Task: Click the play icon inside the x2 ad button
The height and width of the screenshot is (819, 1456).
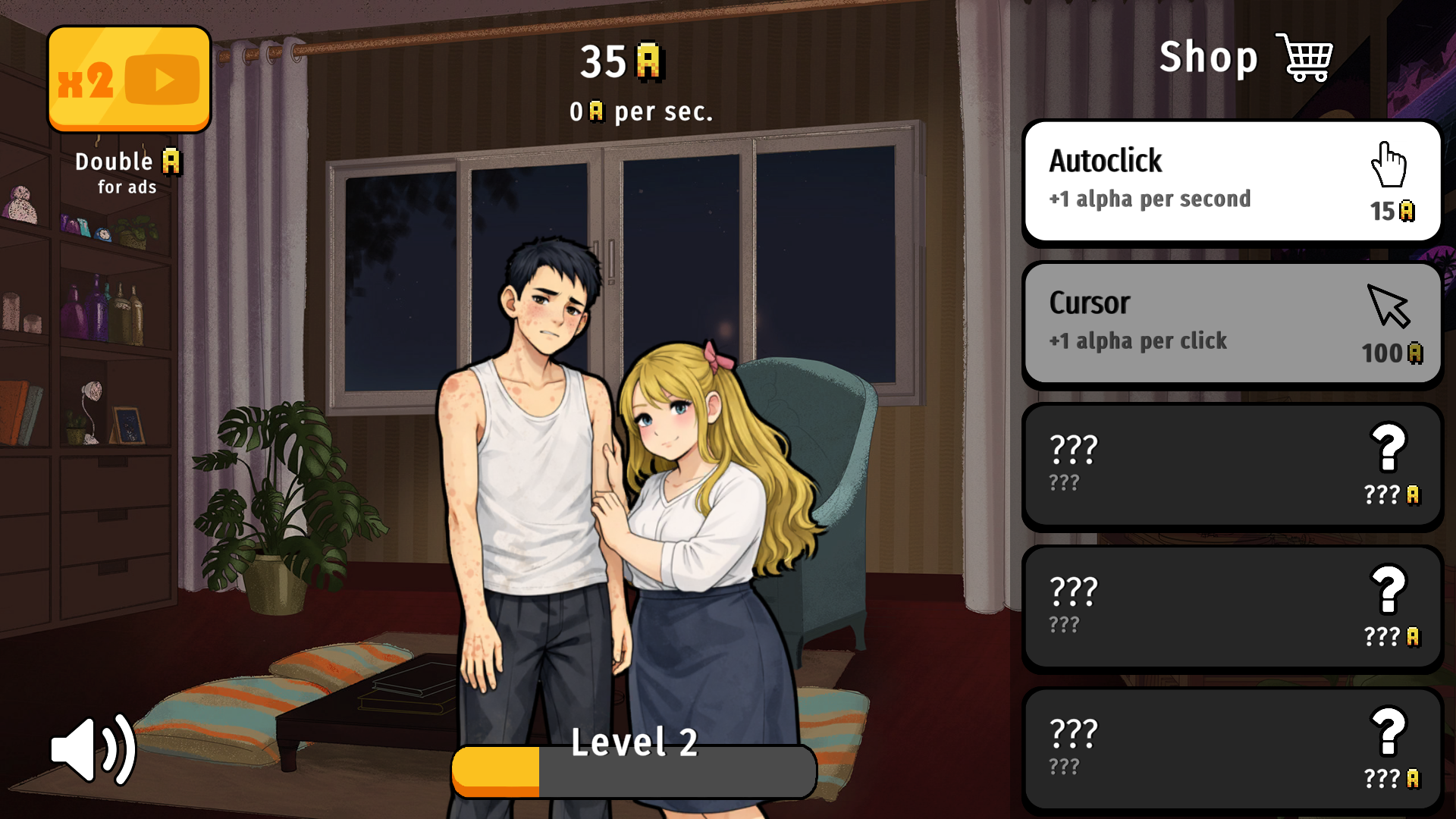Action: 164,78
